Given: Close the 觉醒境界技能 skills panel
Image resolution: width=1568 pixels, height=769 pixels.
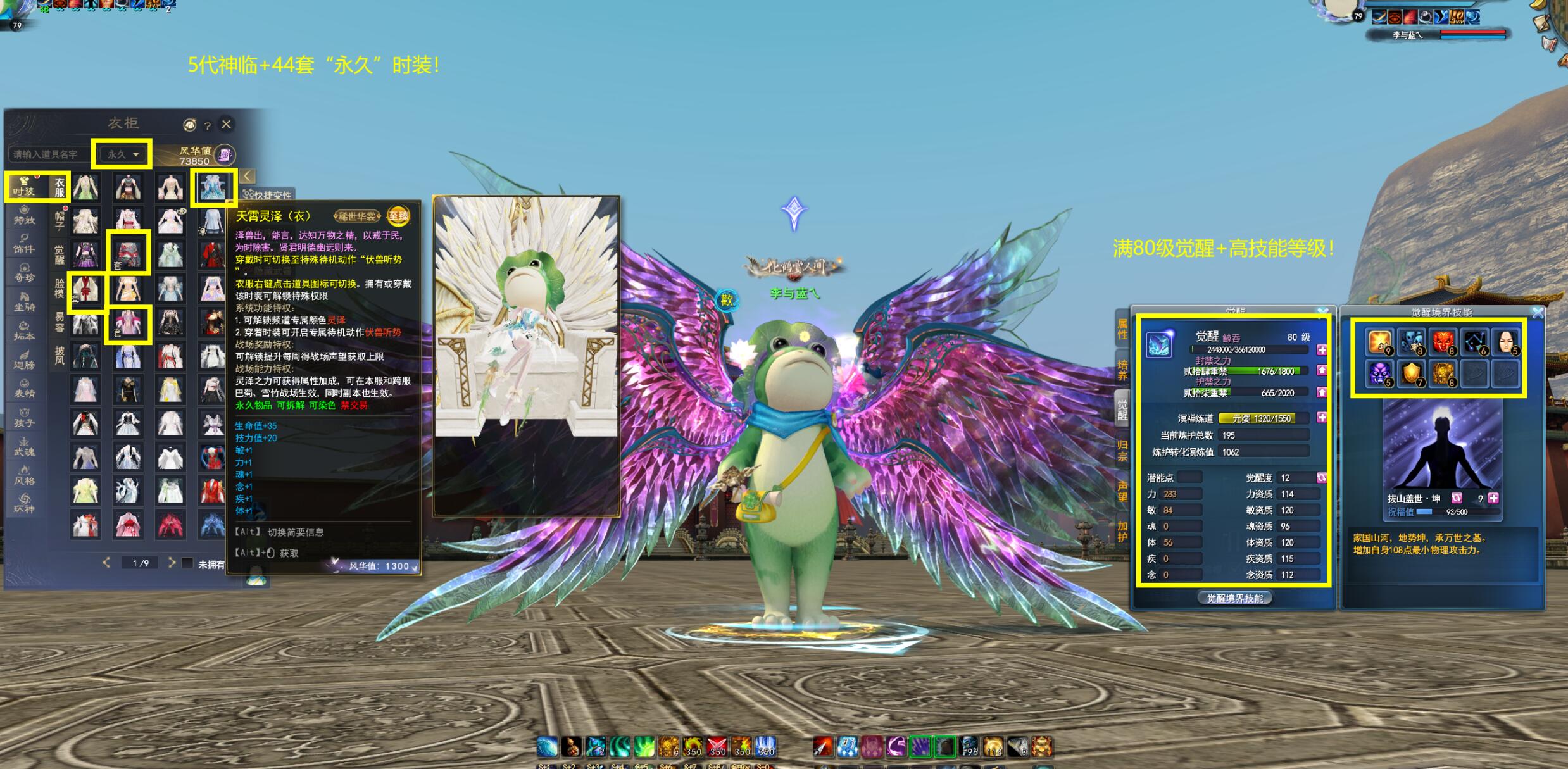Looking at the screenshot, I should (1538, 313).
